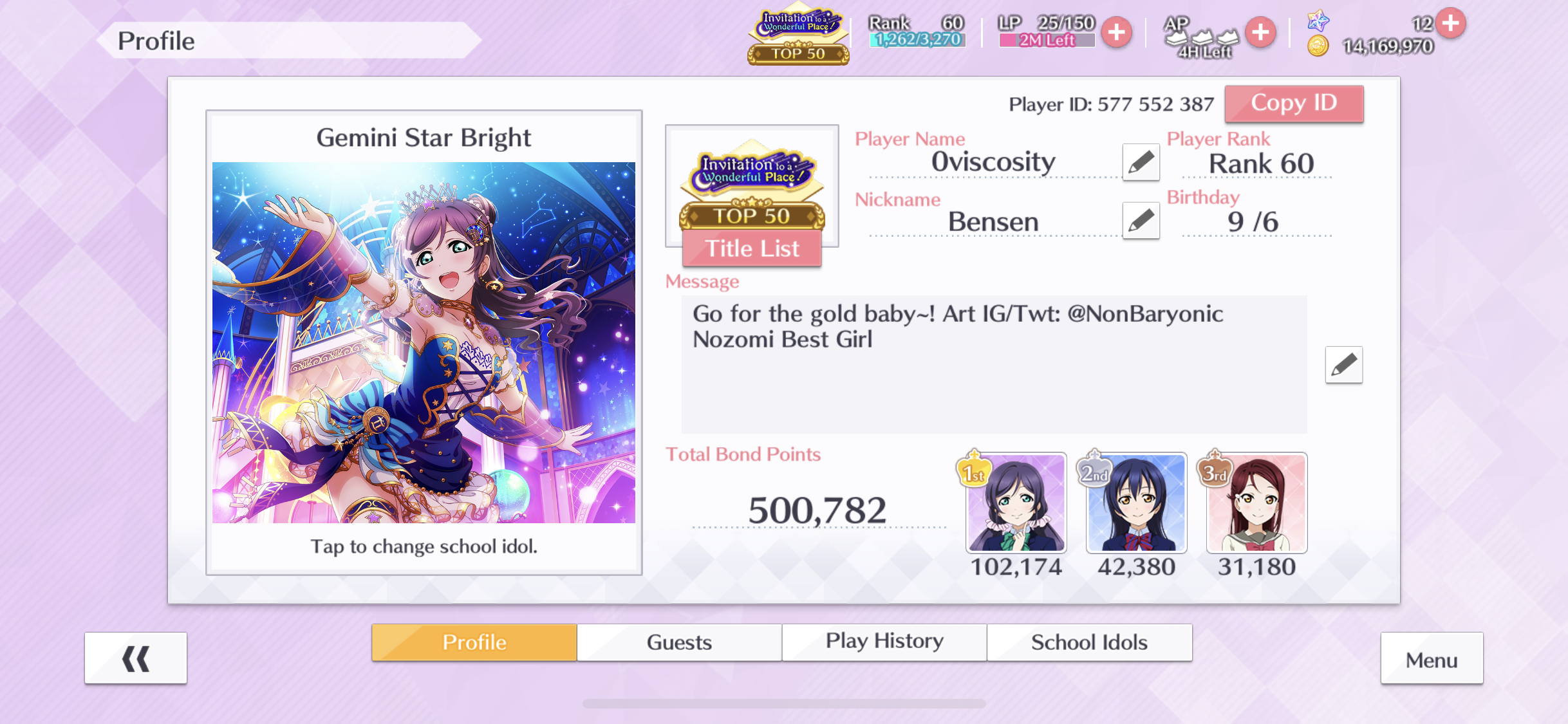
Task: Edit the Player Name field
Action: click(1141, 162)
